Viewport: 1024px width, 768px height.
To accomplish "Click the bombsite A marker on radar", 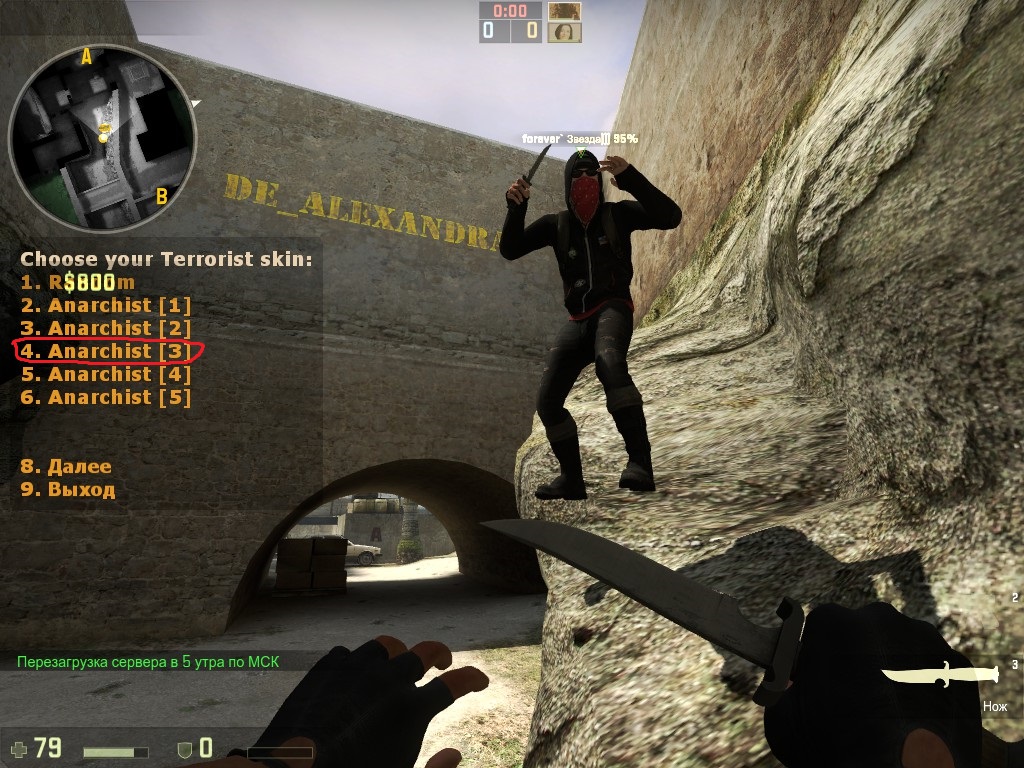I will coord(86,57).
